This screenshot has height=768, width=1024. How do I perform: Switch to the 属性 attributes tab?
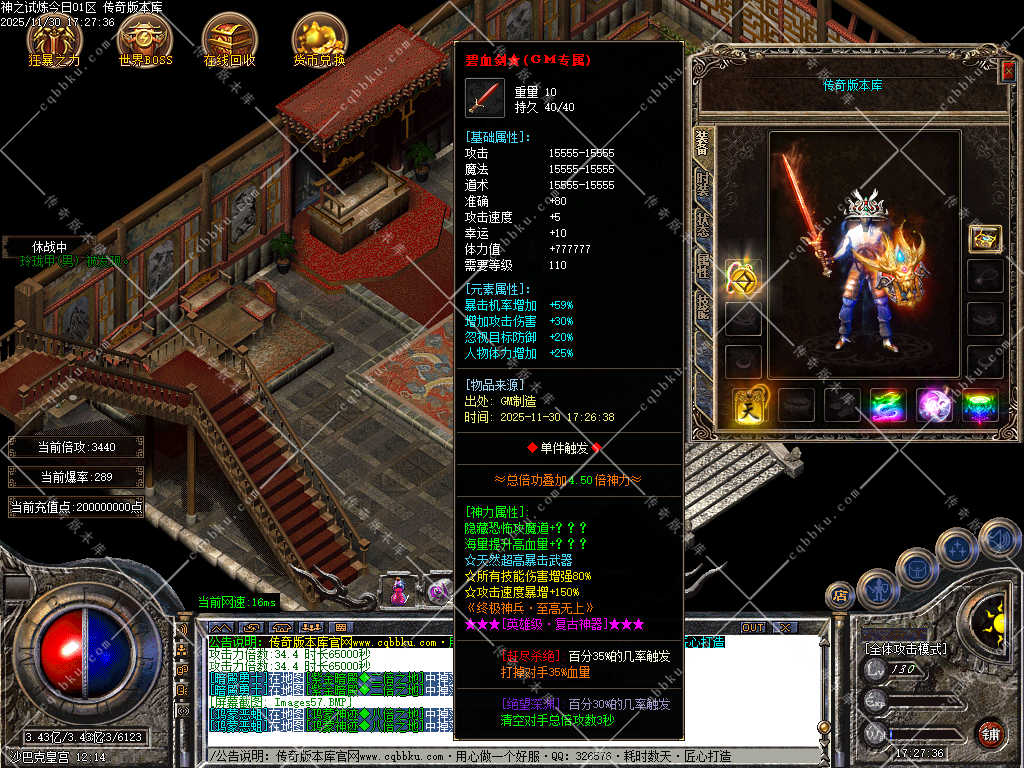point(703,264)
